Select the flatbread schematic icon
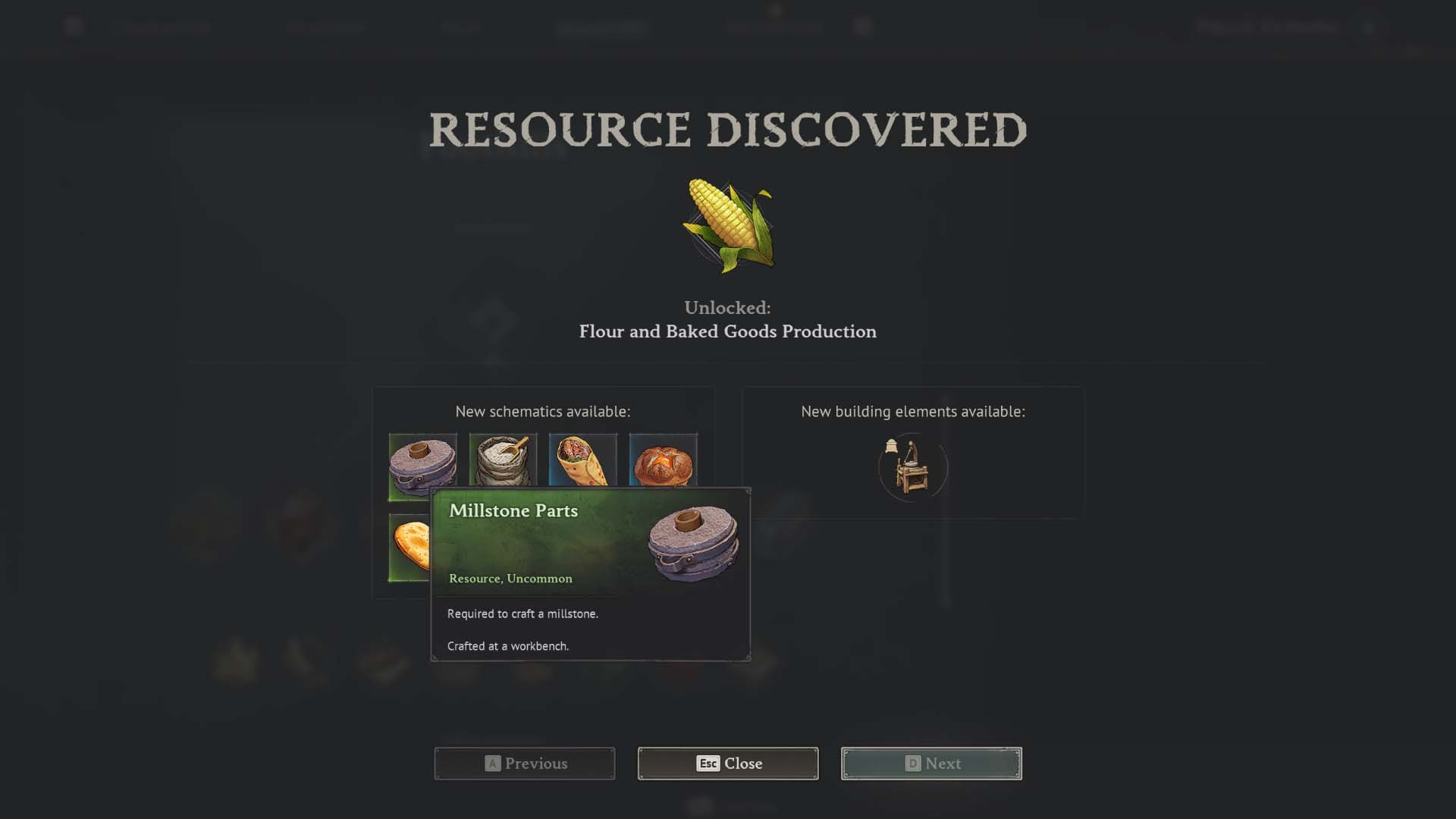 [409, 544]
